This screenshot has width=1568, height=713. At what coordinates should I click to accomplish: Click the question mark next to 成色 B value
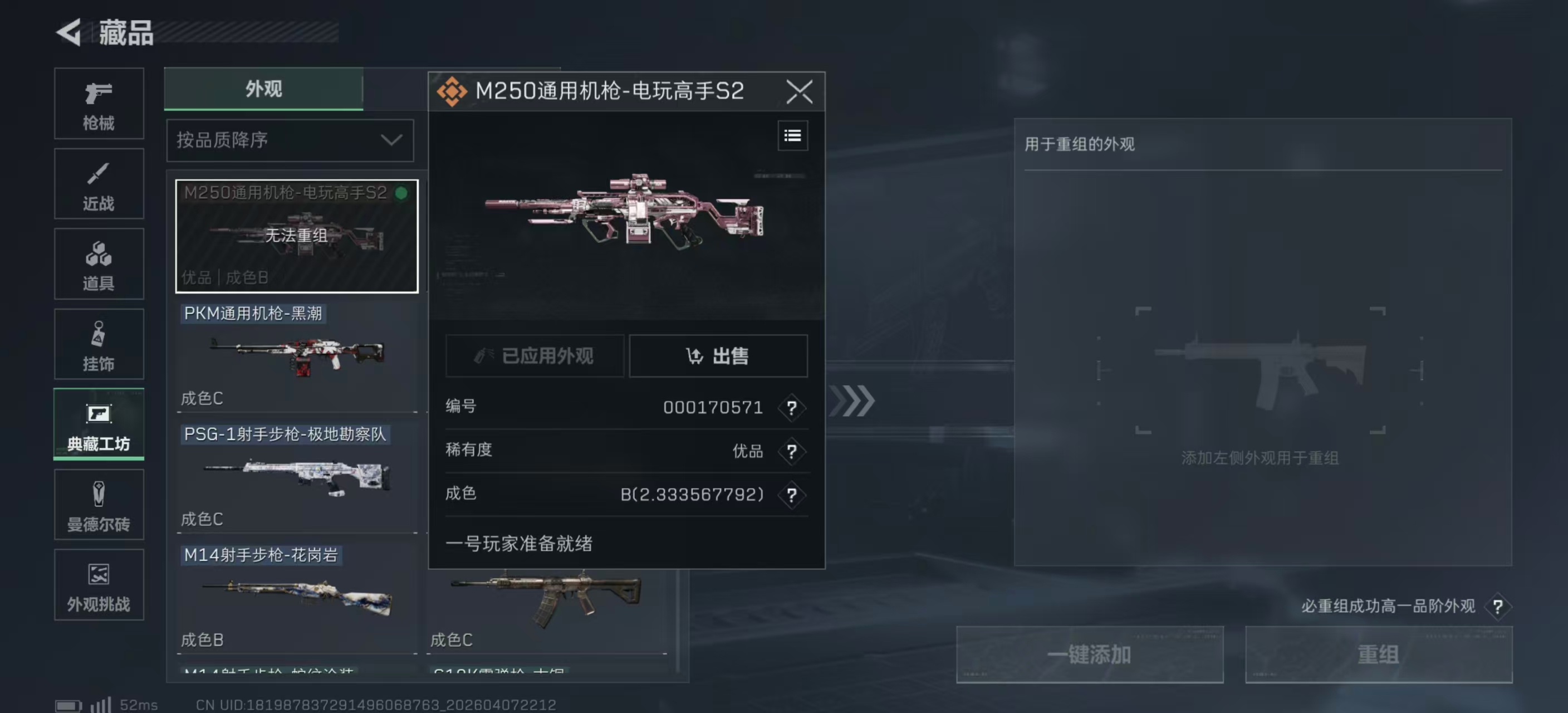coord(792,496)
